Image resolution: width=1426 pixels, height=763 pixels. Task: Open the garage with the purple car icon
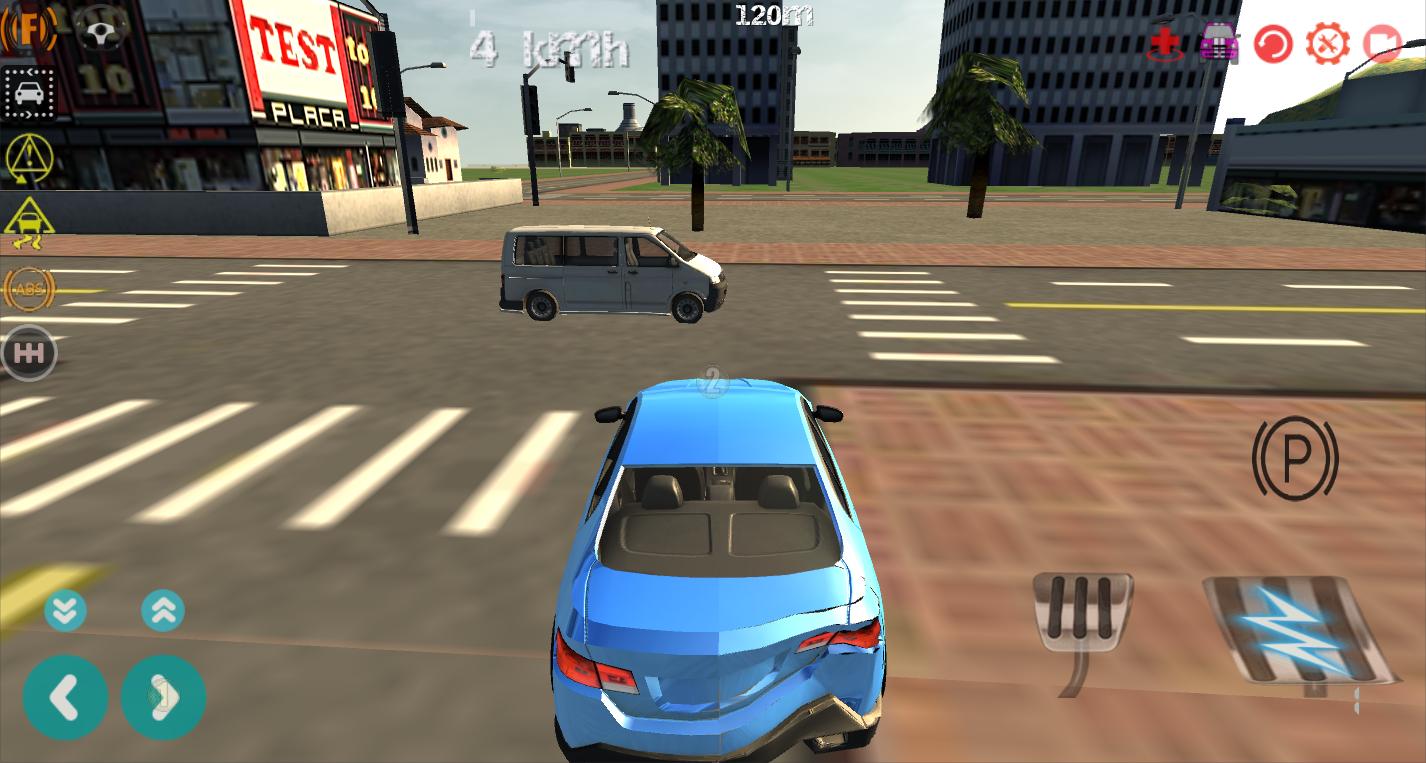click(x=1219, y=43)
